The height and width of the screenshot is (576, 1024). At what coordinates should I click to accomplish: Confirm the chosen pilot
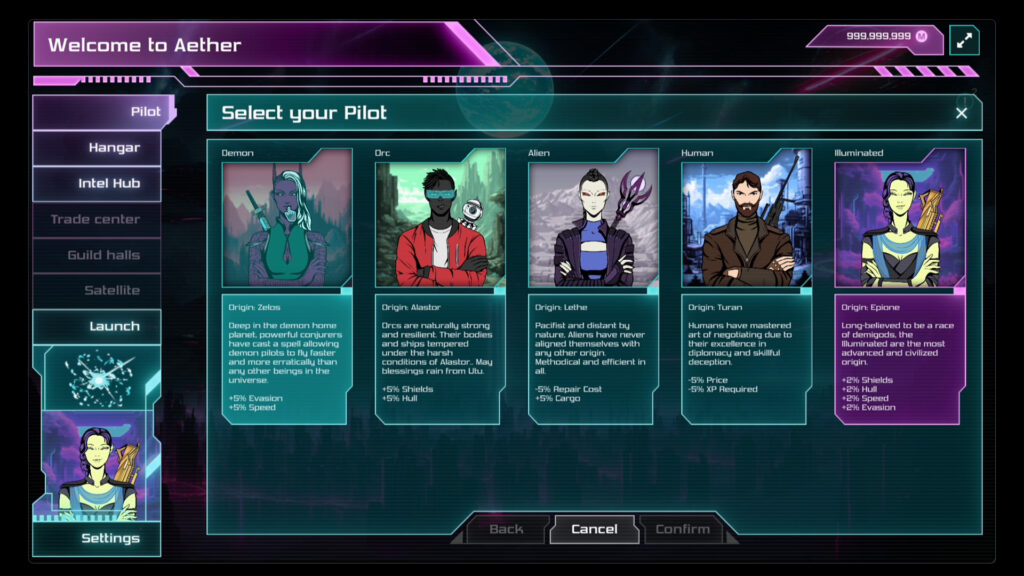[x=683, y=529]
